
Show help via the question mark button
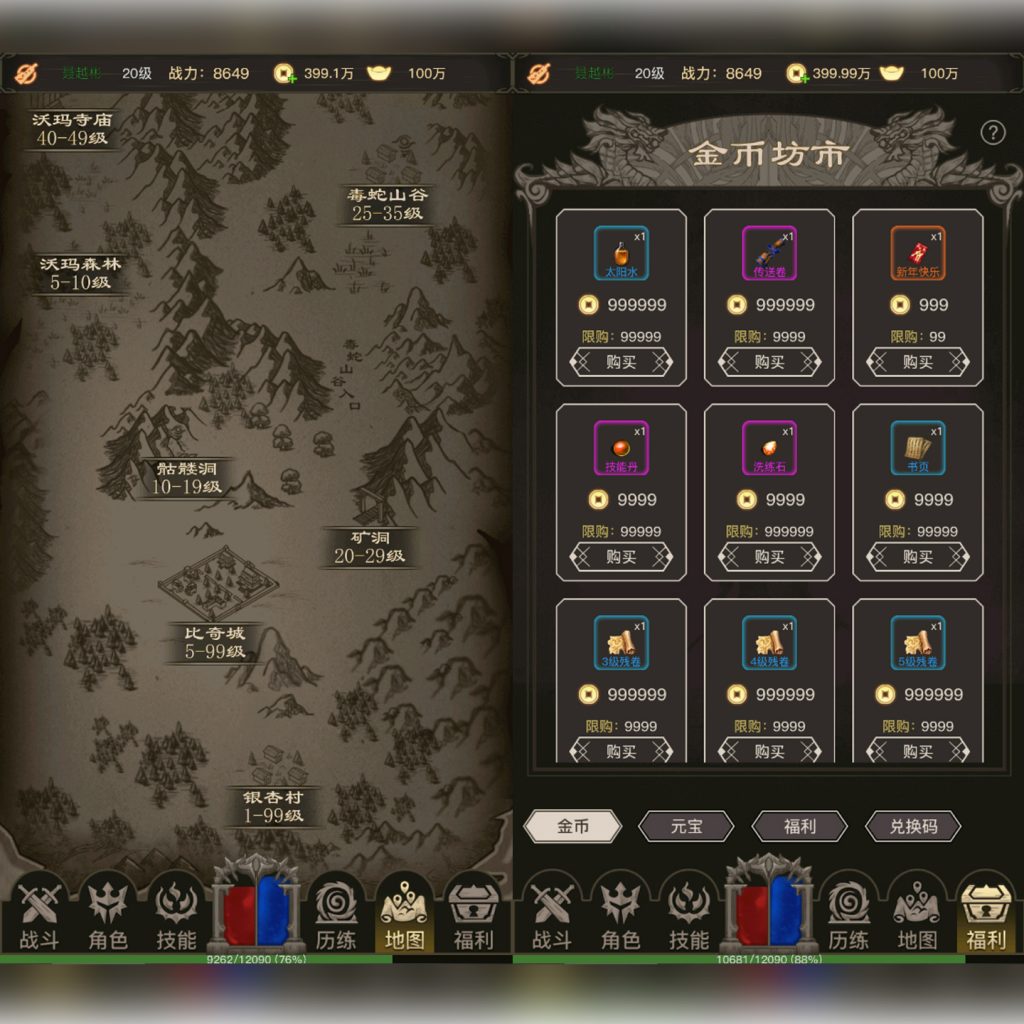coord(991,133)
